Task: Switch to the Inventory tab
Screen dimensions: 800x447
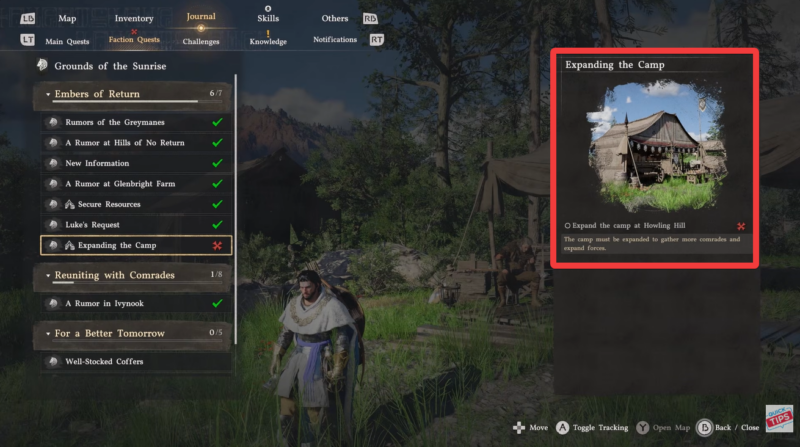Action: (x=134, y=18)
